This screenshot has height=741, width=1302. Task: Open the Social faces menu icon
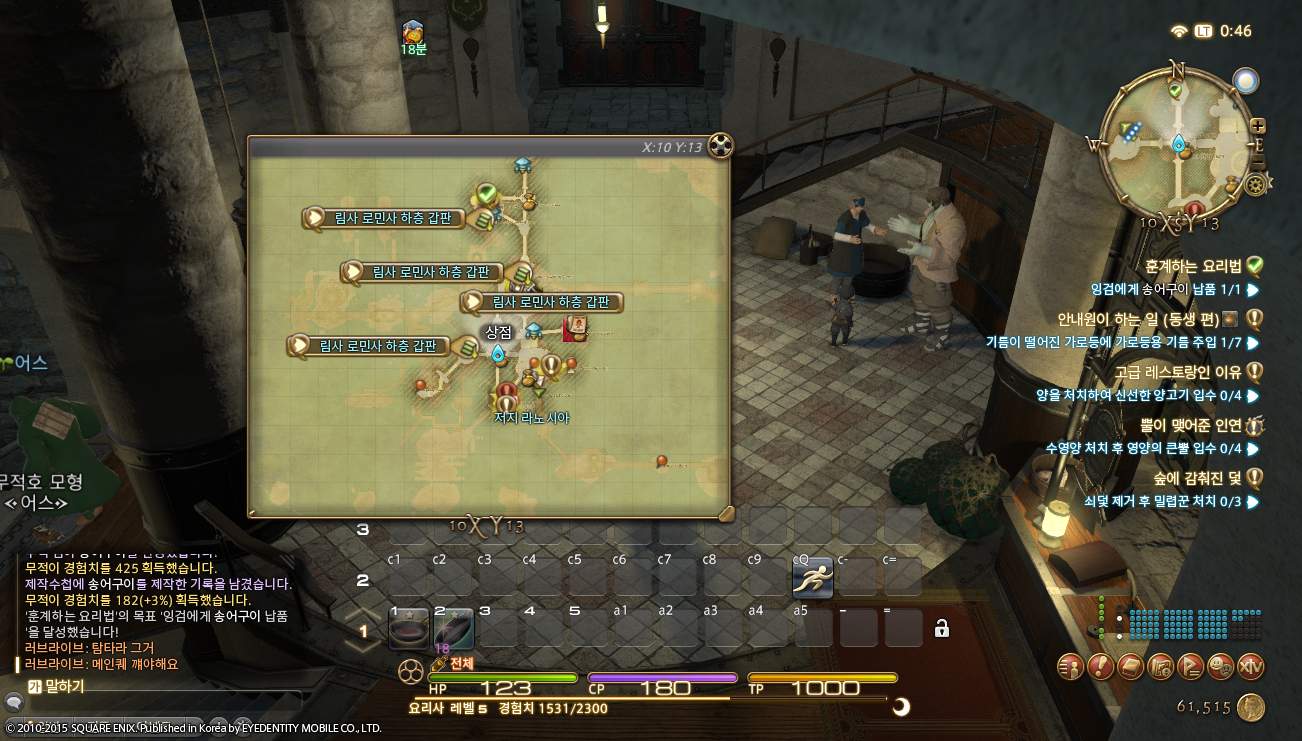coord(1220,666)
